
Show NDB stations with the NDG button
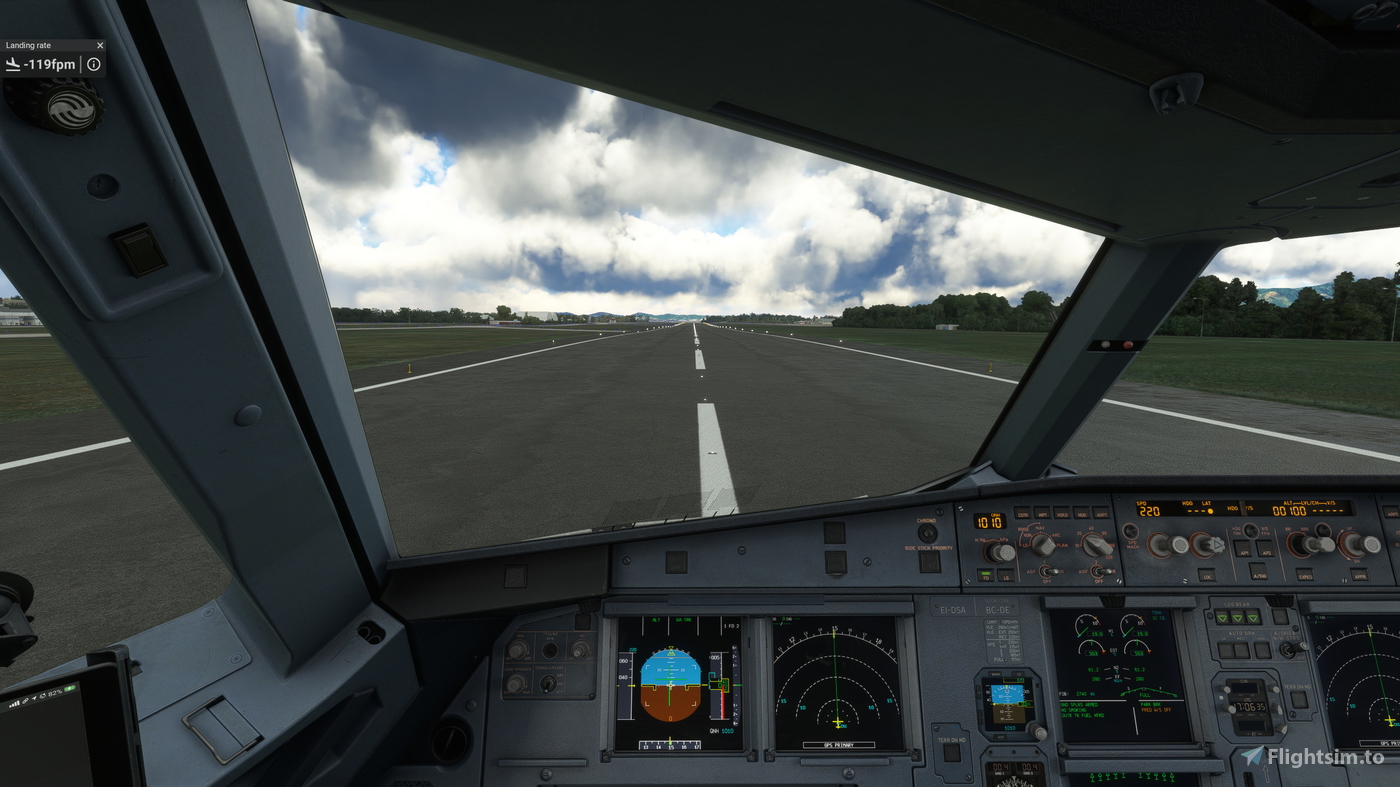point(1082,512)
